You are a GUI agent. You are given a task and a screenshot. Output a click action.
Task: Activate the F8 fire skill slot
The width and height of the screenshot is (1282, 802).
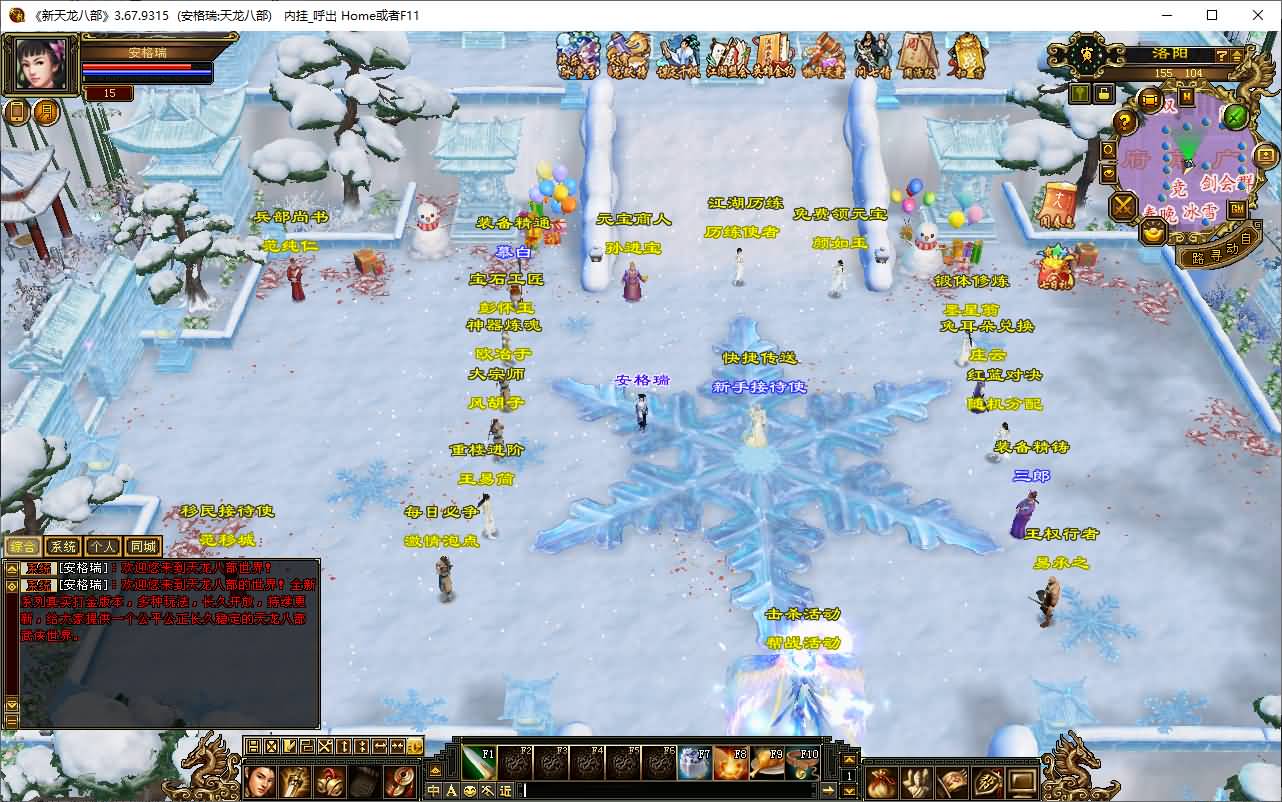[730, 763]
